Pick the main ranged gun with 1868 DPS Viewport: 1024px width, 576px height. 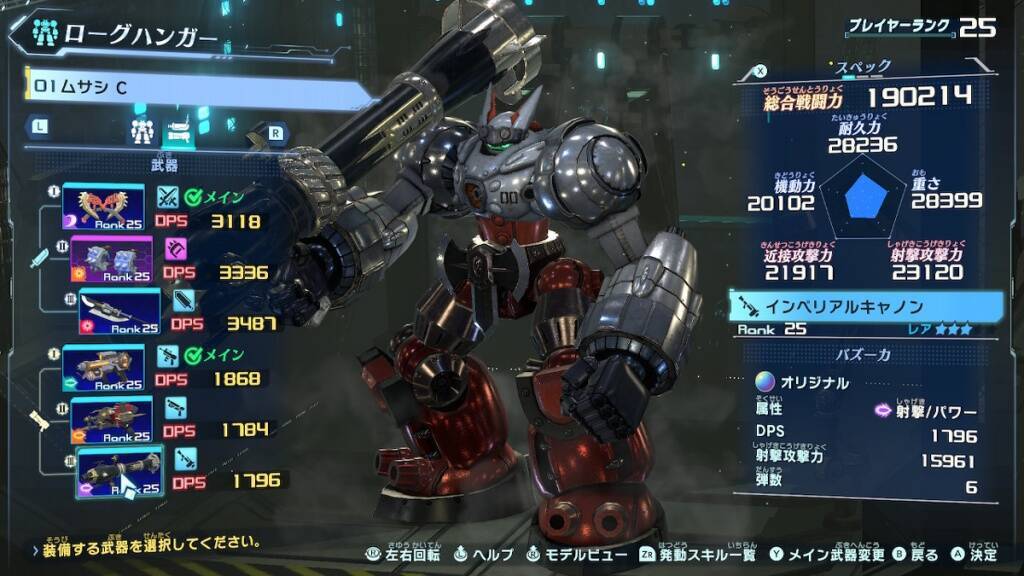click(103, 367)
